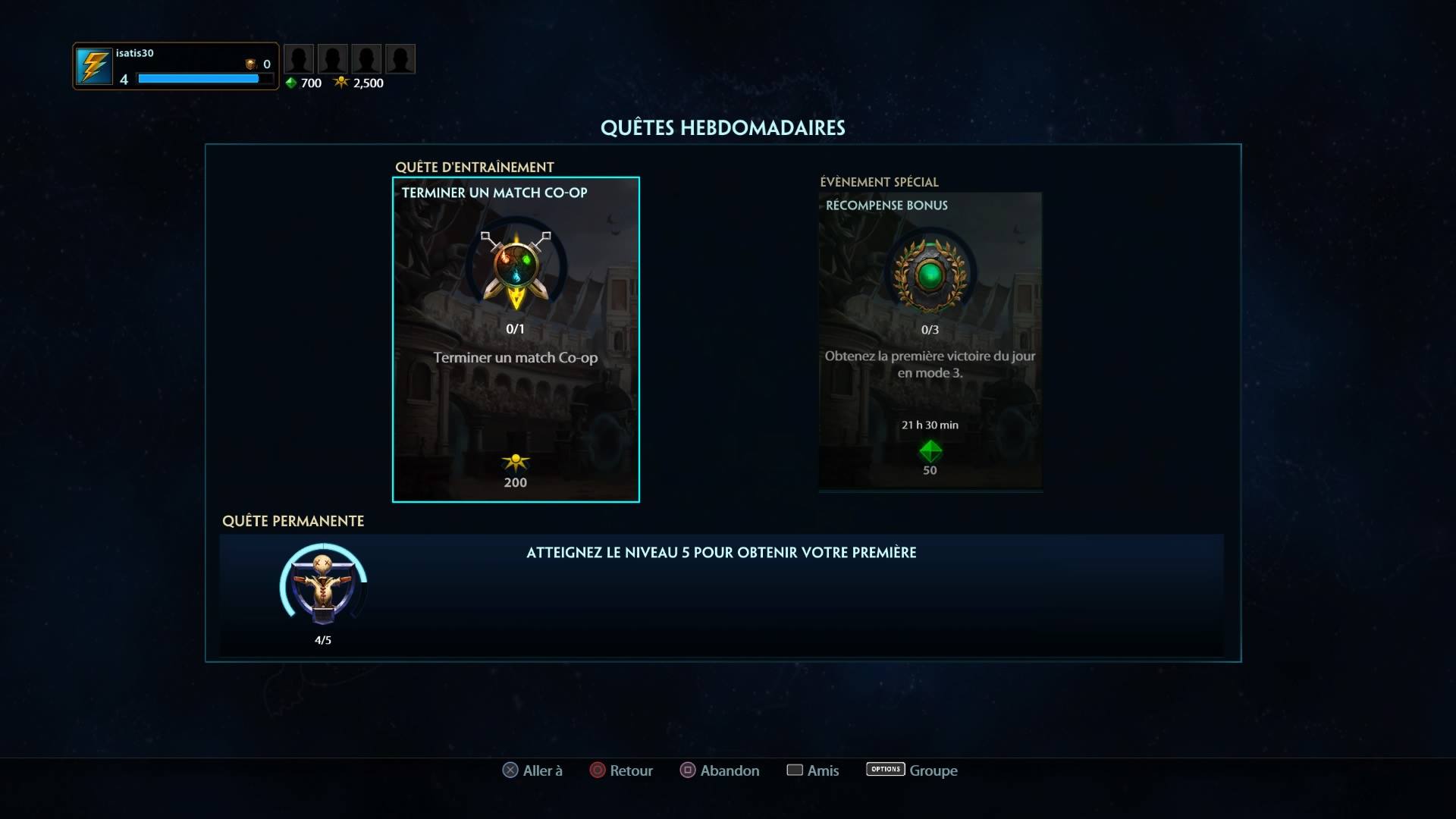The height and width of the screenshot is (819, 1456).
Task: Open the Récompense Bonus special event card
Action: pos(930,341)
